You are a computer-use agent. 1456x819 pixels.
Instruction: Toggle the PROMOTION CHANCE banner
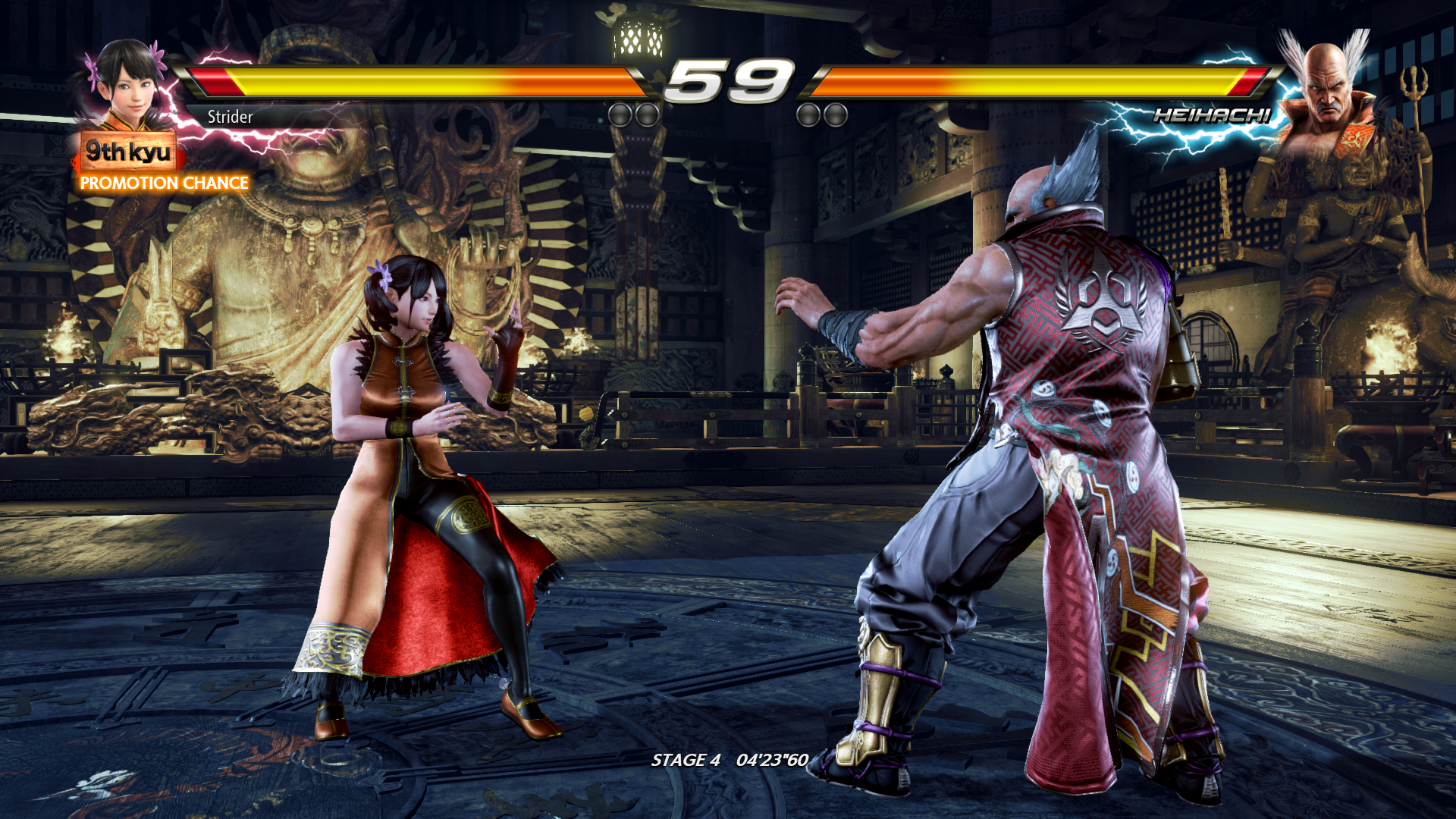[163, 182]
